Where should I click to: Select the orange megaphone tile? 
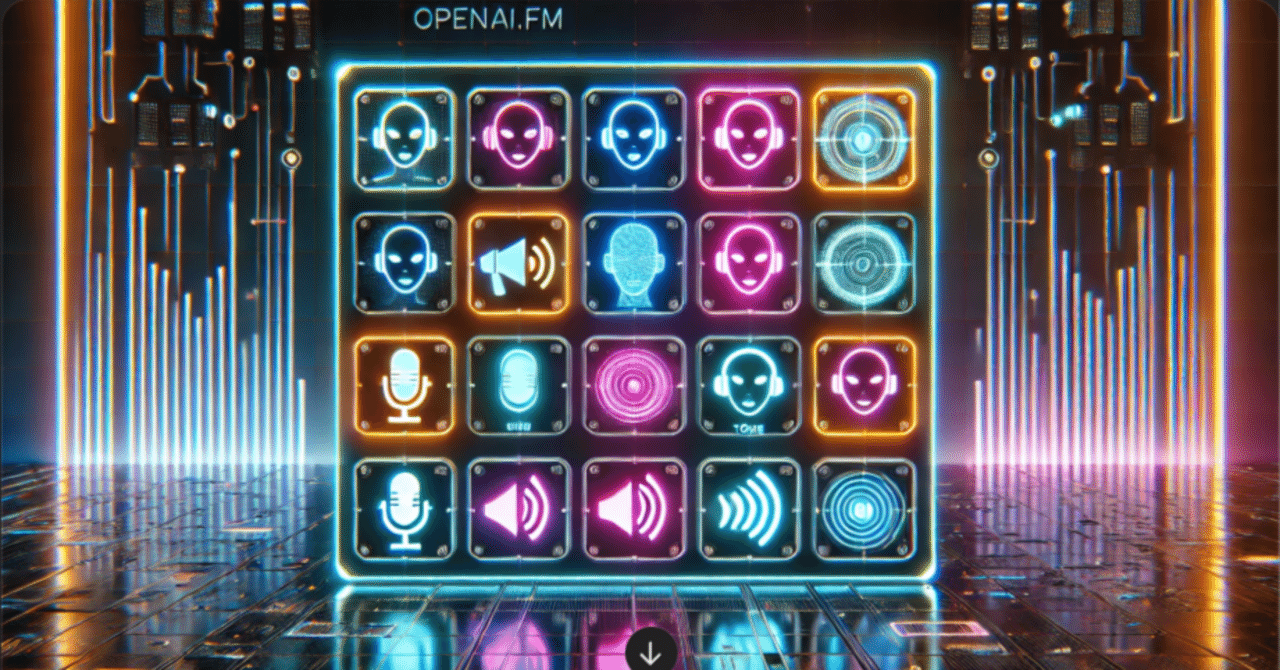pyautogui.click(x=518, y=263)
